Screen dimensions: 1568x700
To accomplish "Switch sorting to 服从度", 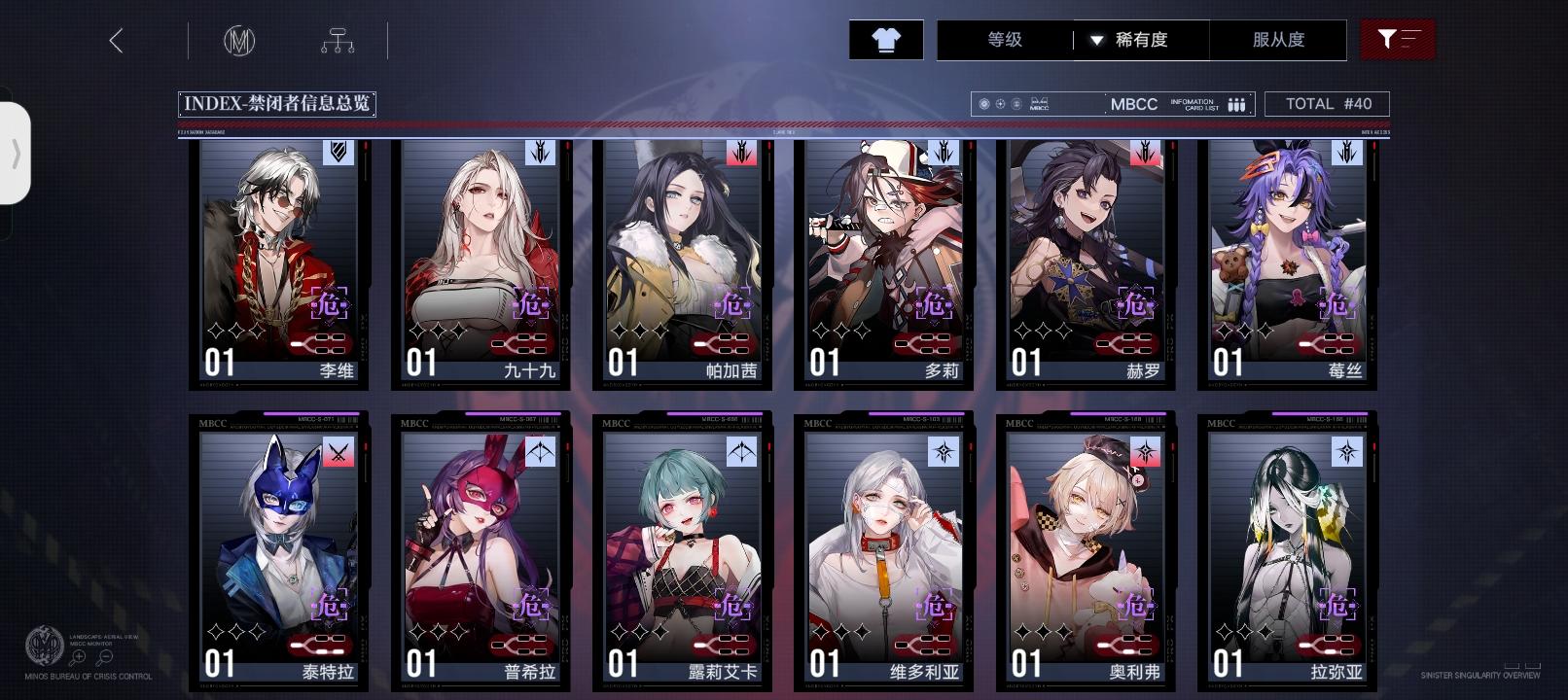I will pyautogui.click(x=1278, y=40).
